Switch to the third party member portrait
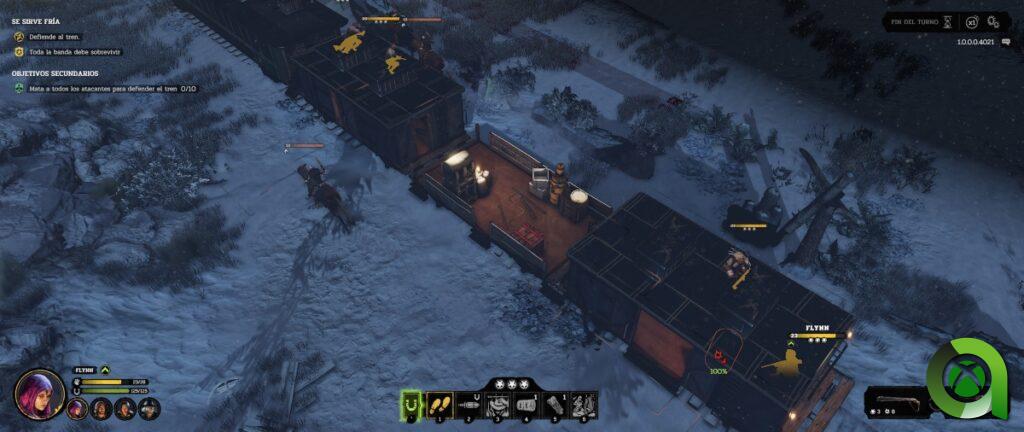The width and height of the screenshot is (1024, 432). point(124,408)
